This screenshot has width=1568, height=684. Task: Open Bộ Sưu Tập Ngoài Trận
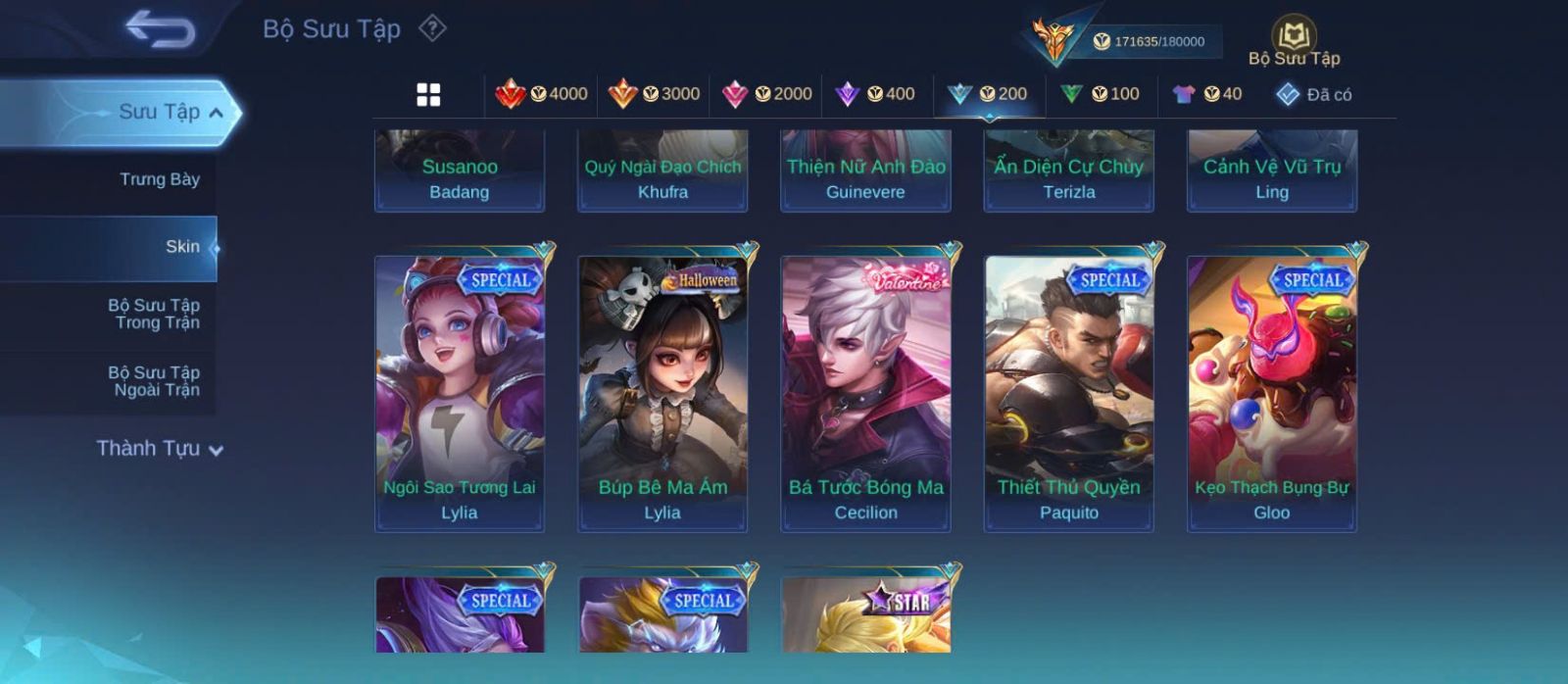point(154,381)
